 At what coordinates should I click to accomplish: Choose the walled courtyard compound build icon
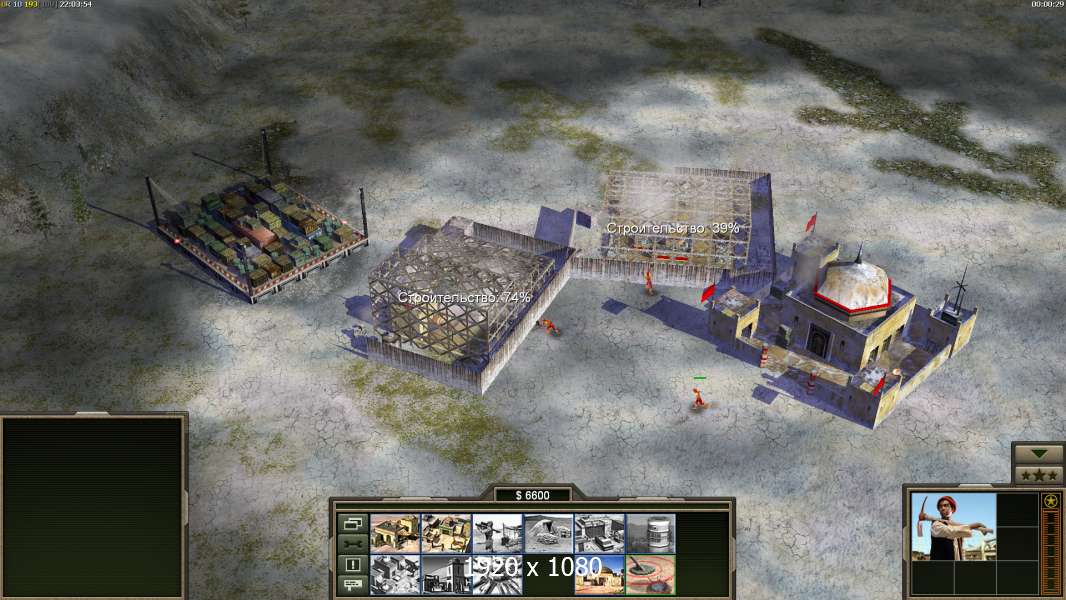click(x=446, y=533)
